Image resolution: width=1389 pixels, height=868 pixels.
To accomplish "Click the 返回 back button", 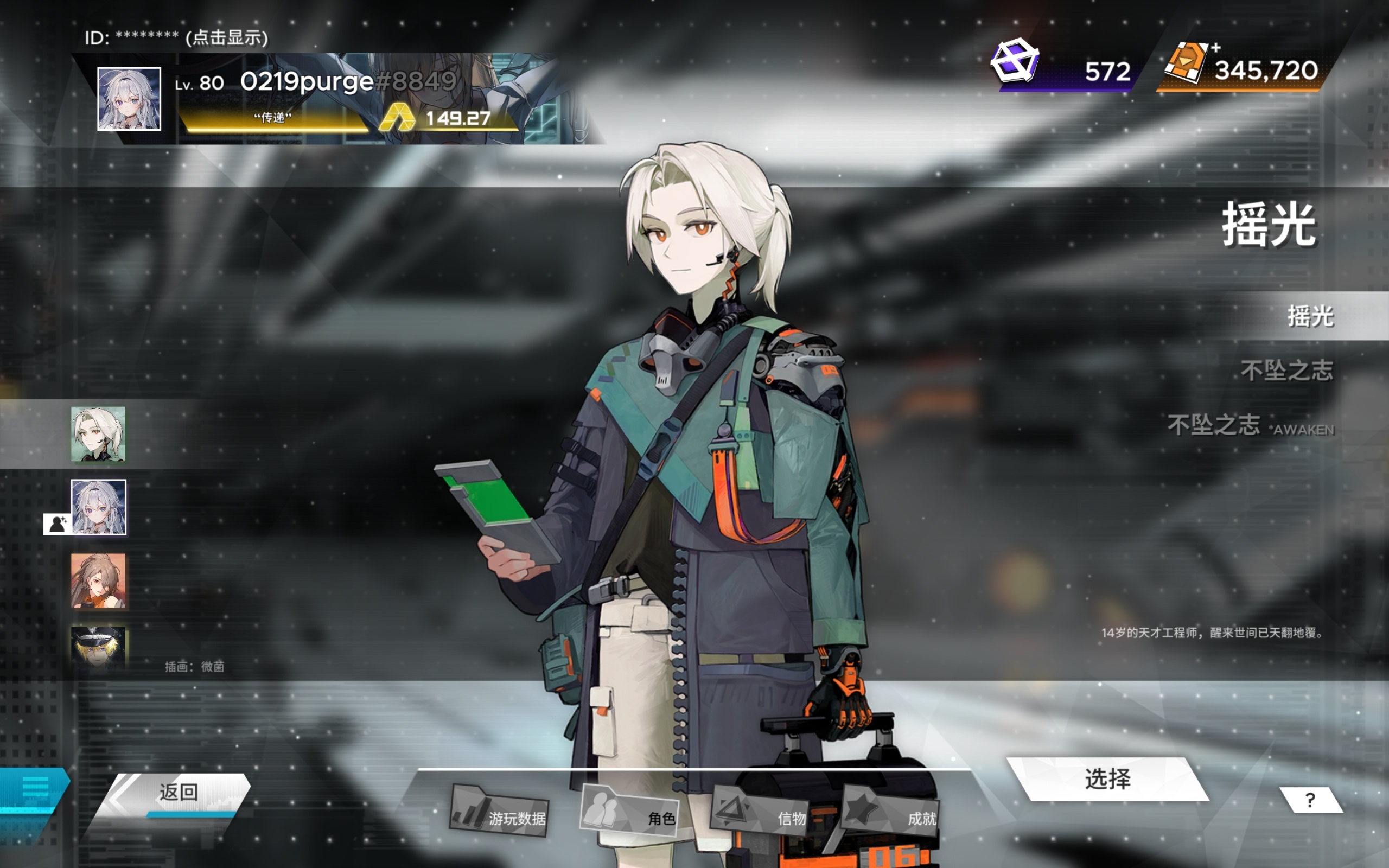I will [178, 793].
